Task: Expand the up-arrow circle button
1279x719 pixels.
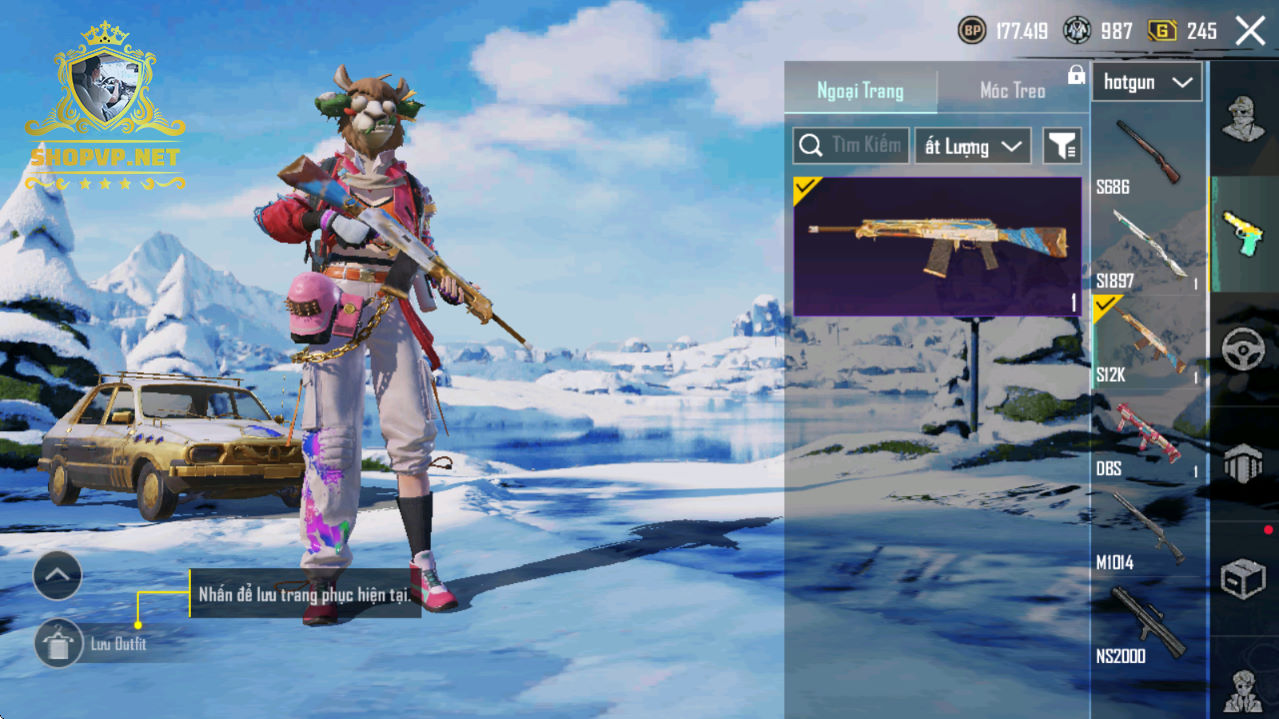Action: [57, 575]
